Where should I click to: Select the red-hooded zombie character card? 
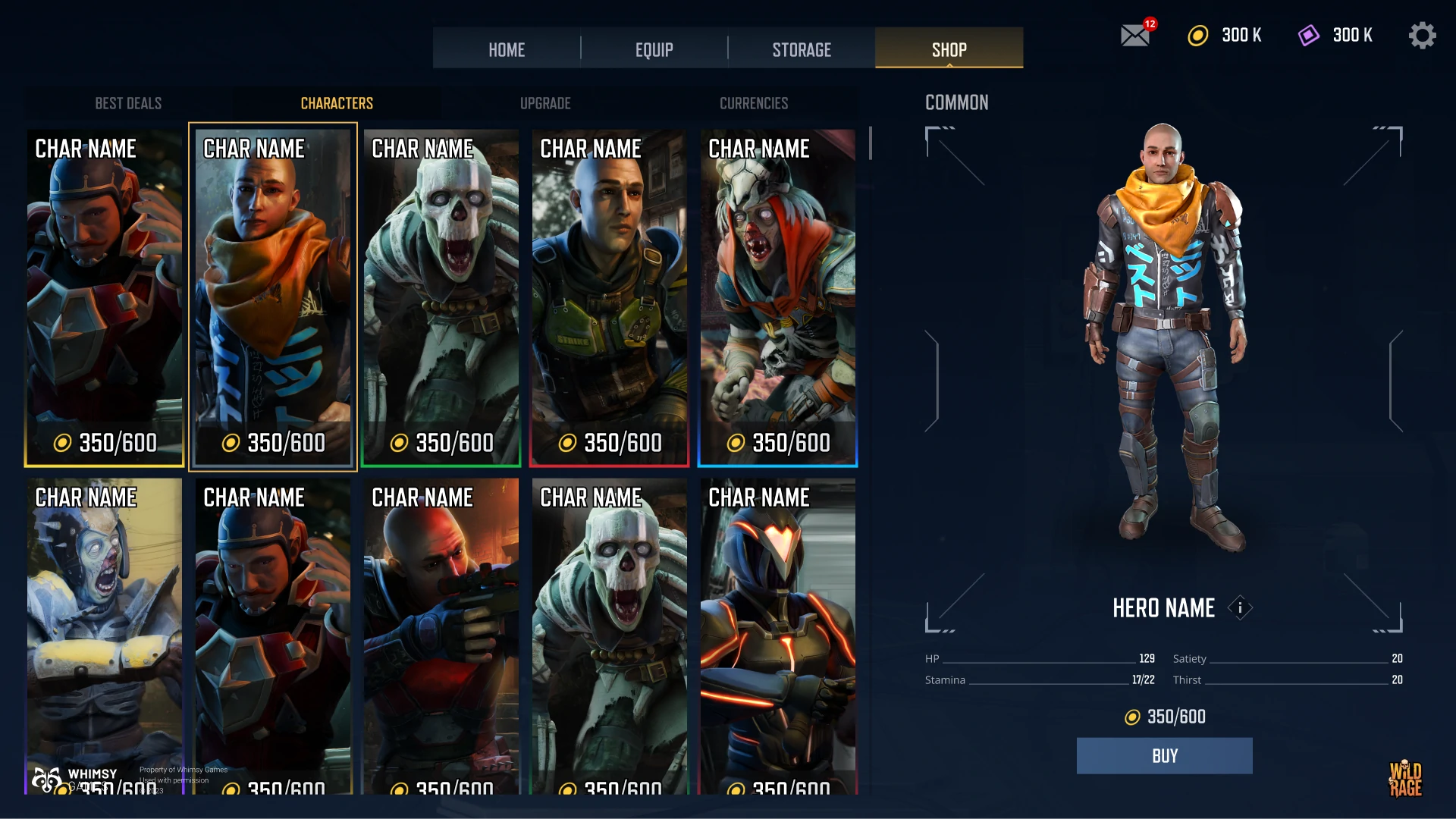pos(778,296)
